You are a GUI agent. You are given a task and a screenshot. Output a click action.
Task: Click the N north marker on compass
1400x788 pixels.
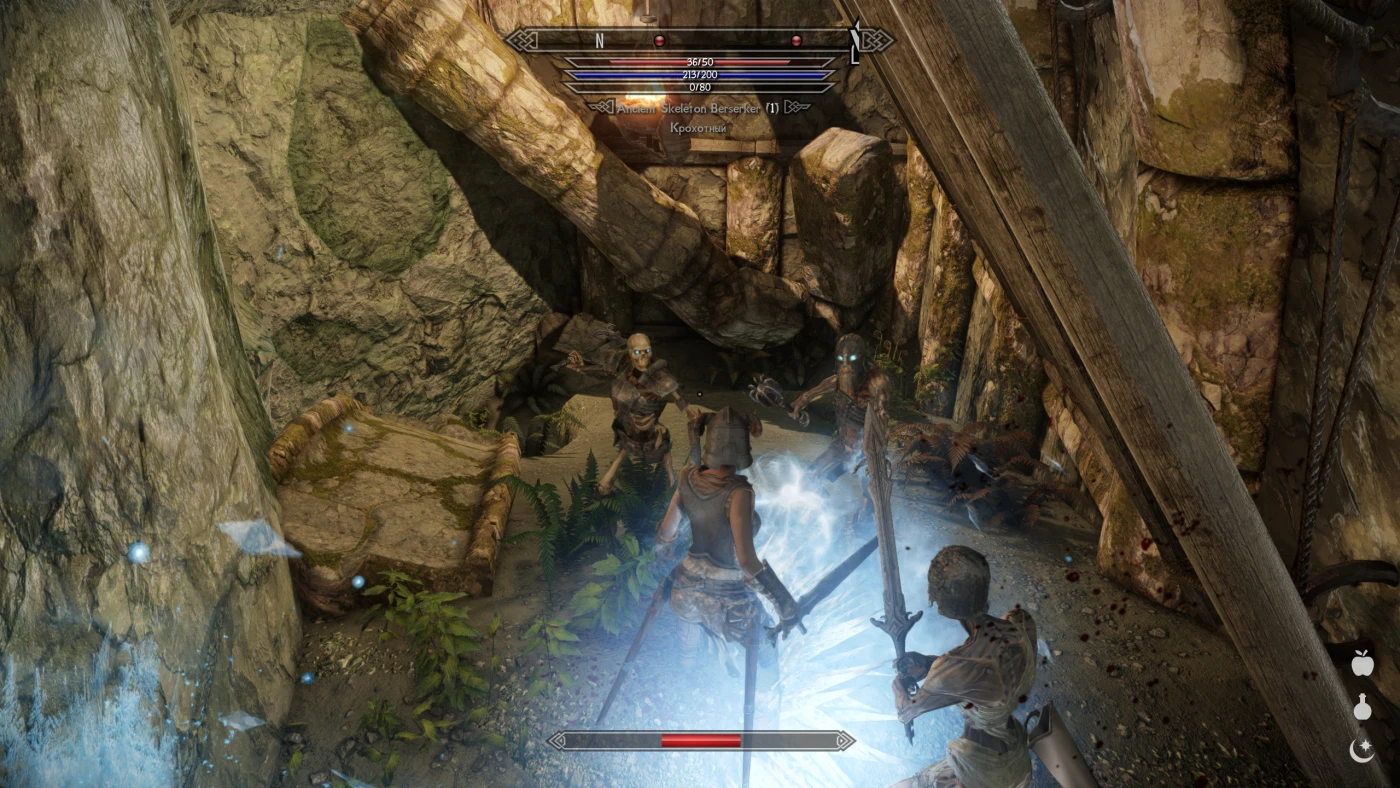tap(600, 41)
